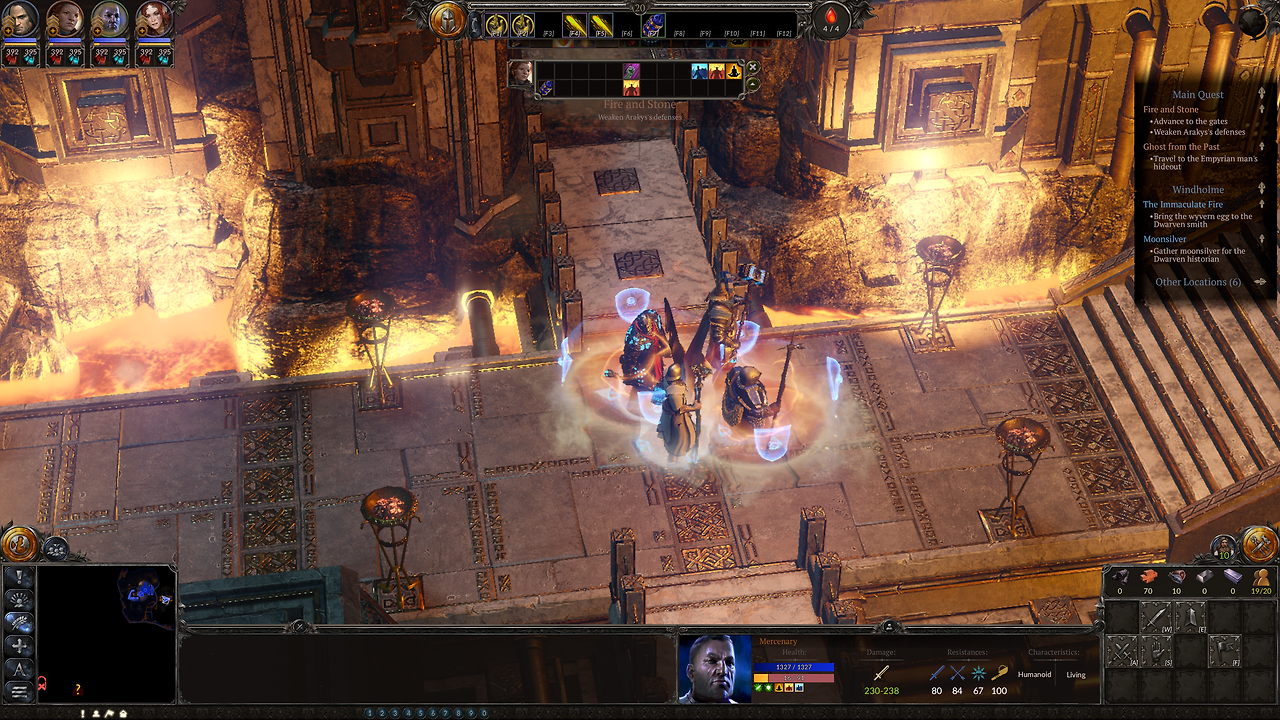Activate the hand stop command
The width and height of the screenshot is (1280, 720).
pos(1156,653)
